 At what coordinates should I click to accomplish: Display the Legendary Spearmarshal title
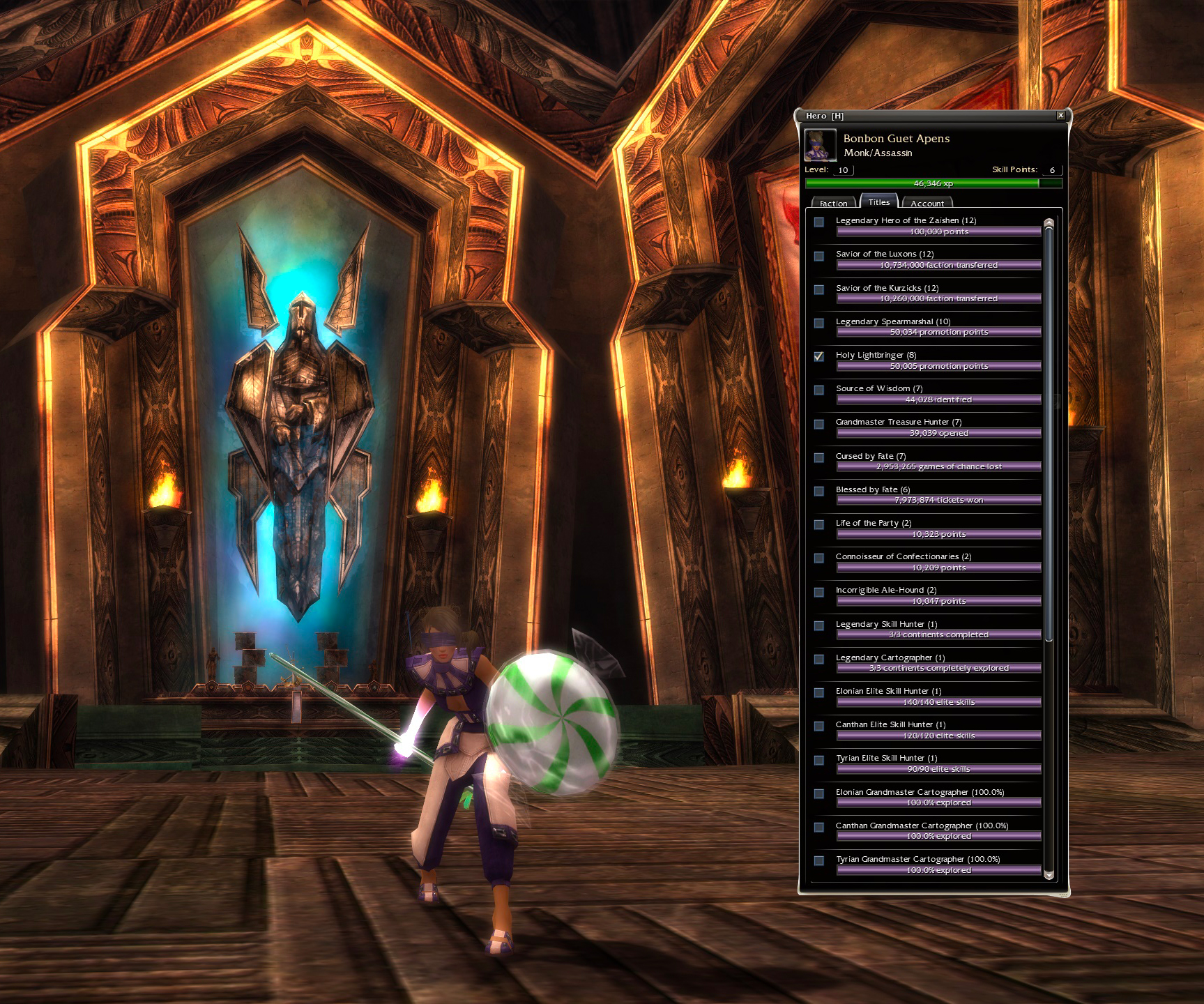click(819, 323)
